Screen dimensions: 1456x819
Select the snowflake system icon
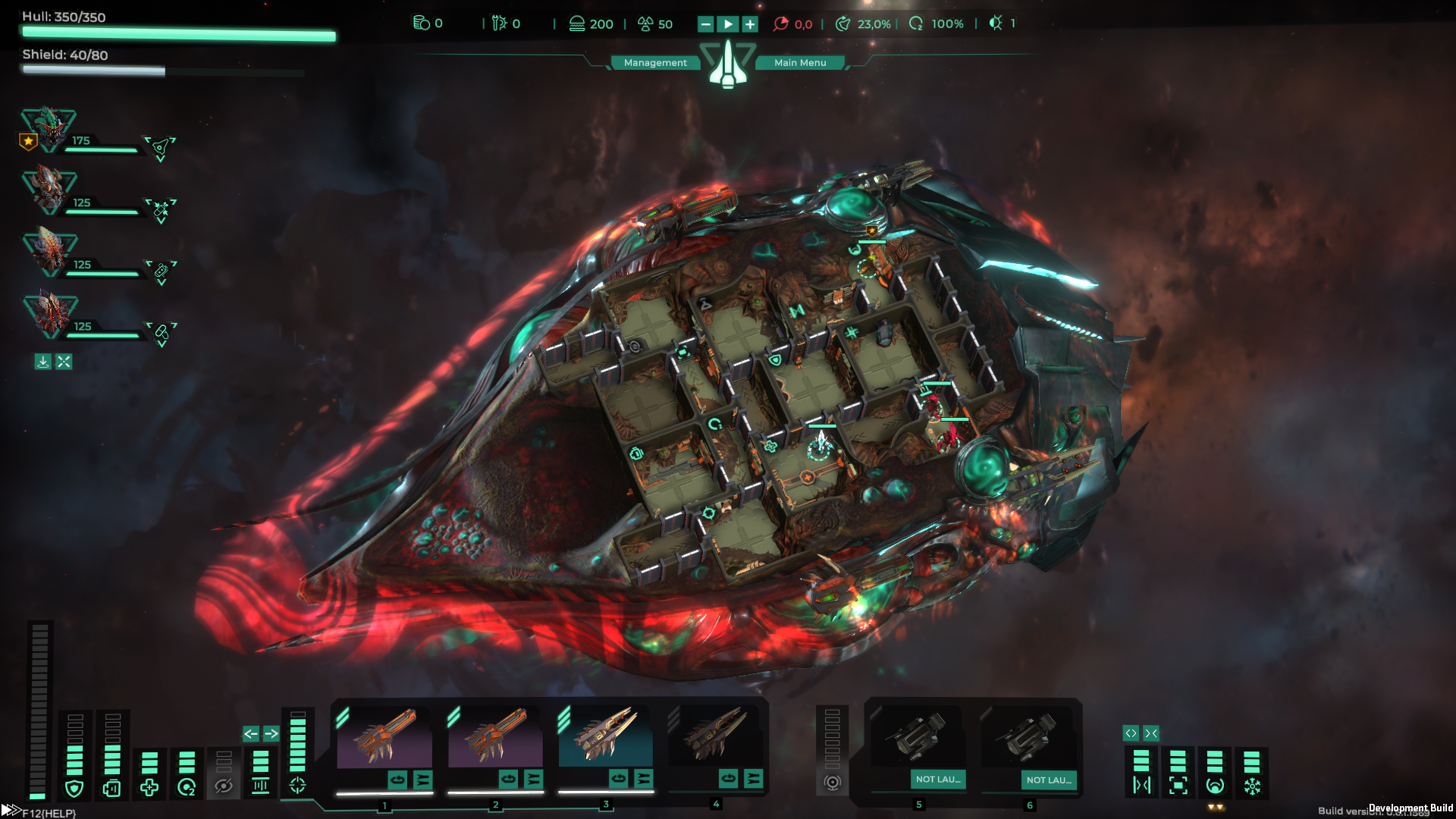[1252, 786]
